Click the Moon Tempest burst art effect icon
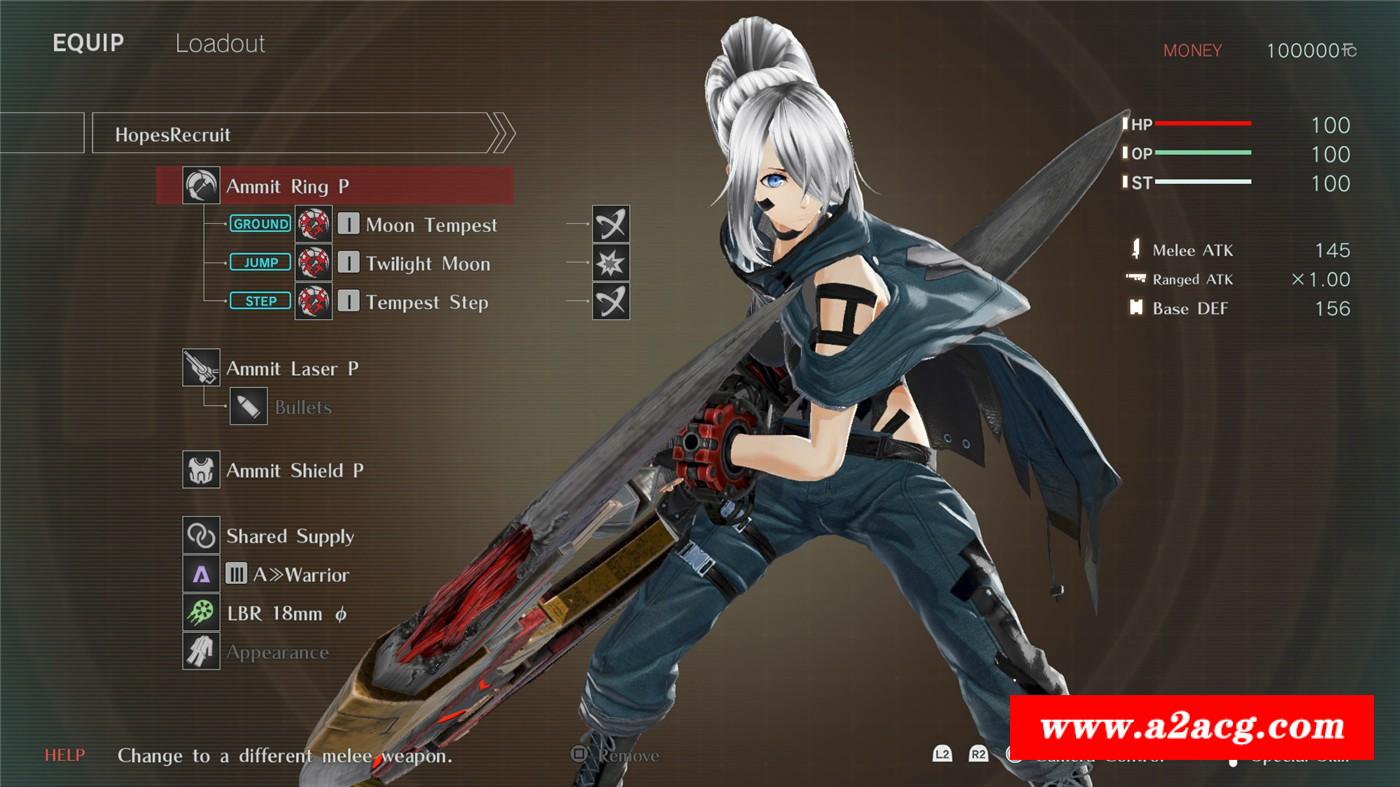 [x=610, y=225]
